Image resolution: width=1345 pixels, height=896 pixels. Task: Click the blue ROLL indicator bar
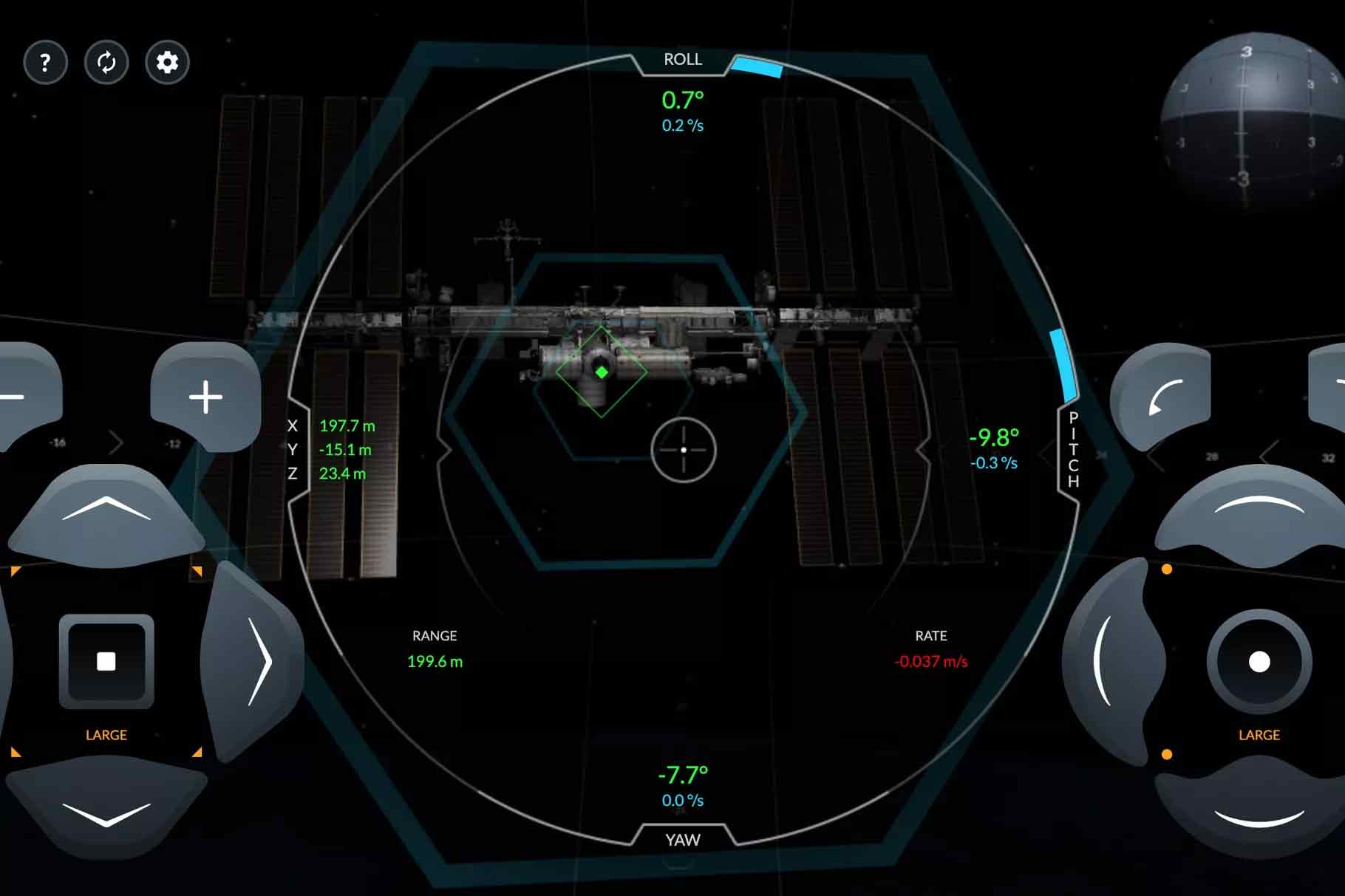tap(759, 67)
